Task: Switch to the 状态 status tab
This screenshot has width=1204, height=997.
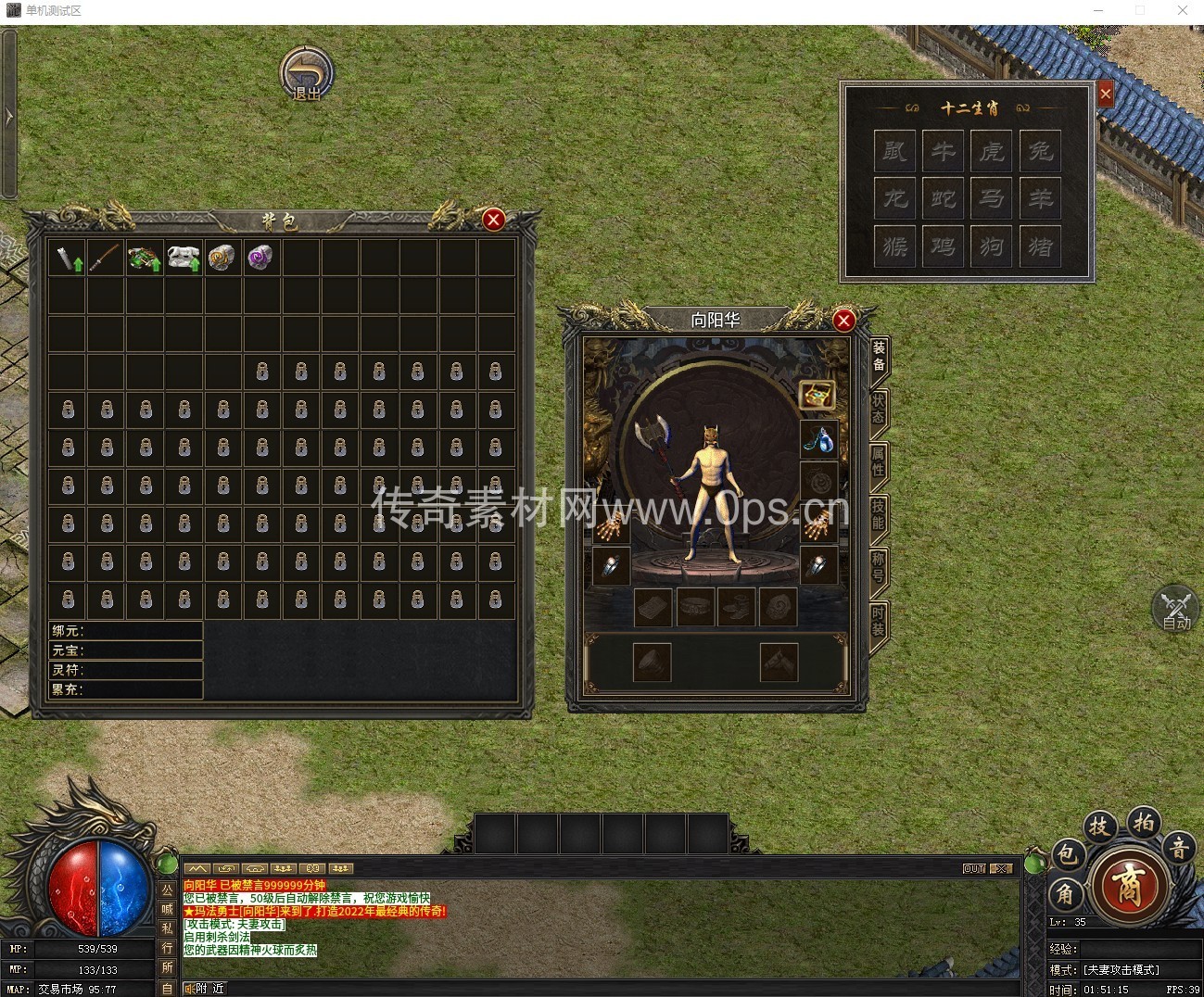Action: pyautogui.click(x=878, y=409)
